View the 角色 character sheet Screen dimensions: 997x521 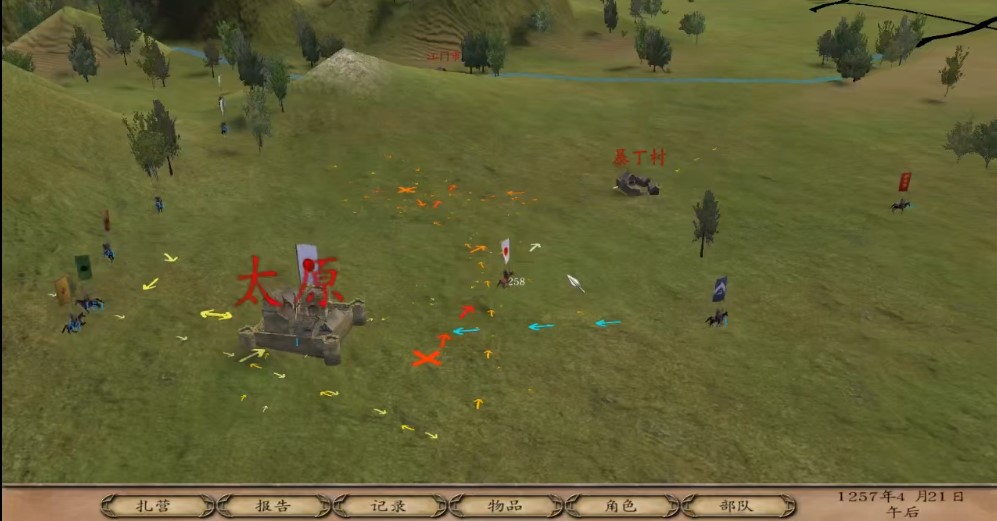tap(621, 505)
